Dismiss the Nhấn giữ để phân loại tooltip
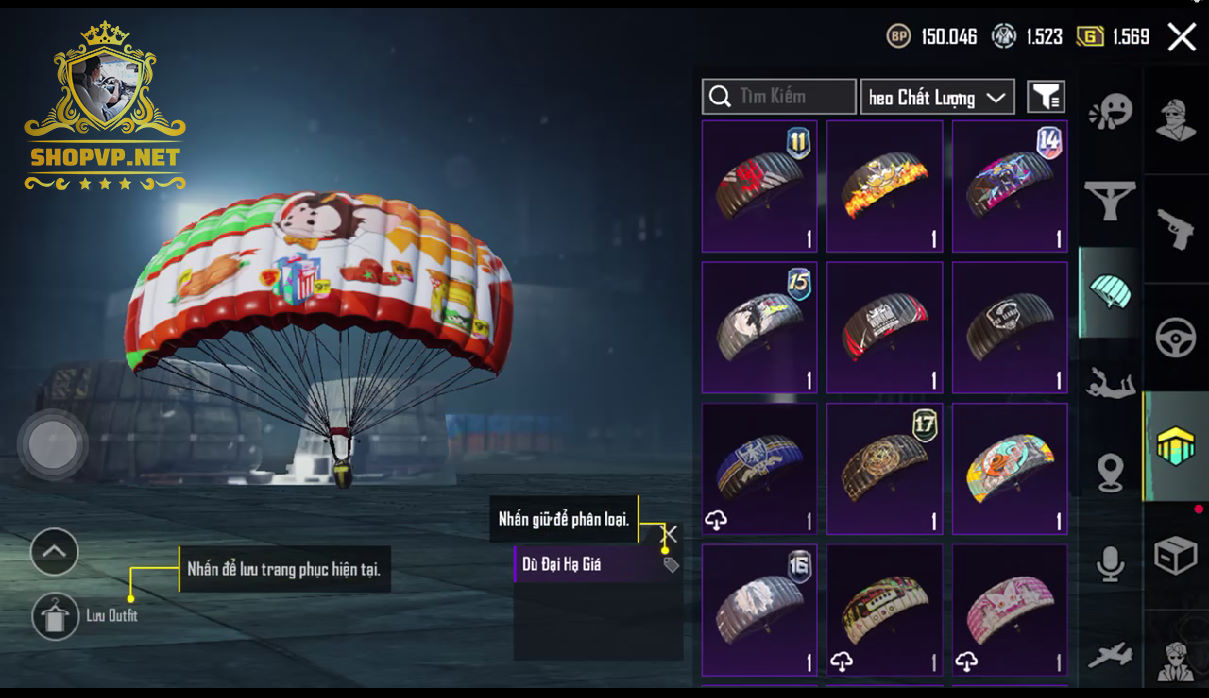Image resolution: width=1209 pixels, height=698 pixels. (670, 534)
